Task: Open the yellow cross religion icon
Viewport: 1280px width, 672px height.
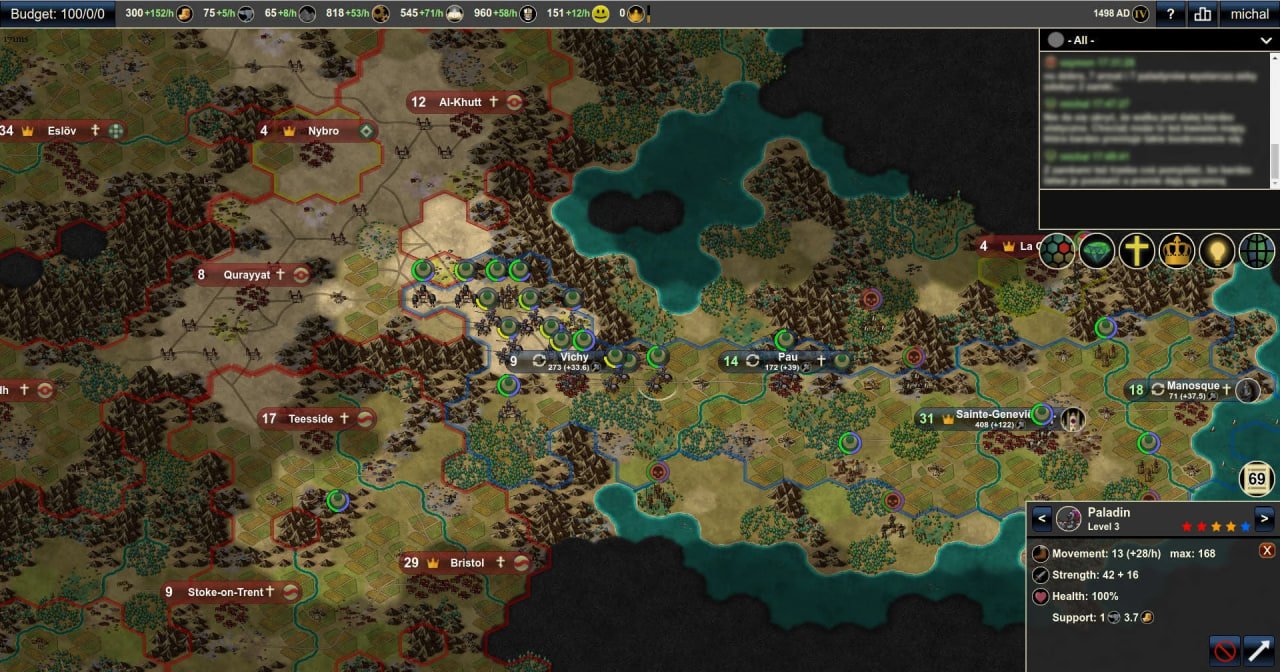Action: (1137, 250)
